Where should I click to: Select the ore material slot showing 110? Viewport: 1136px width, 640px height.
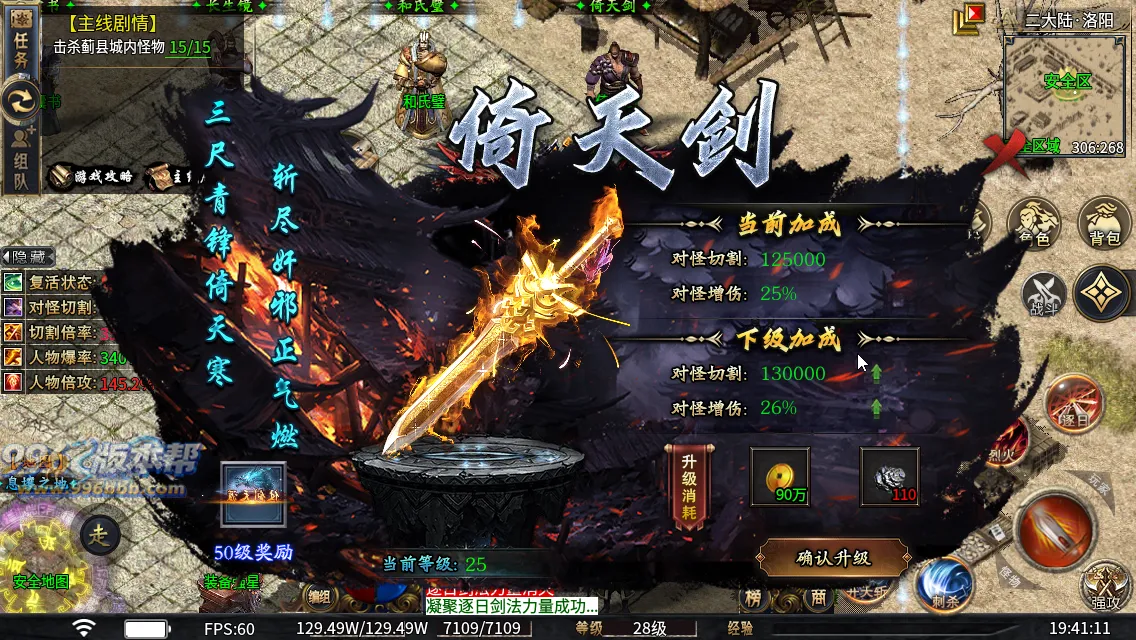pos(889,476)
